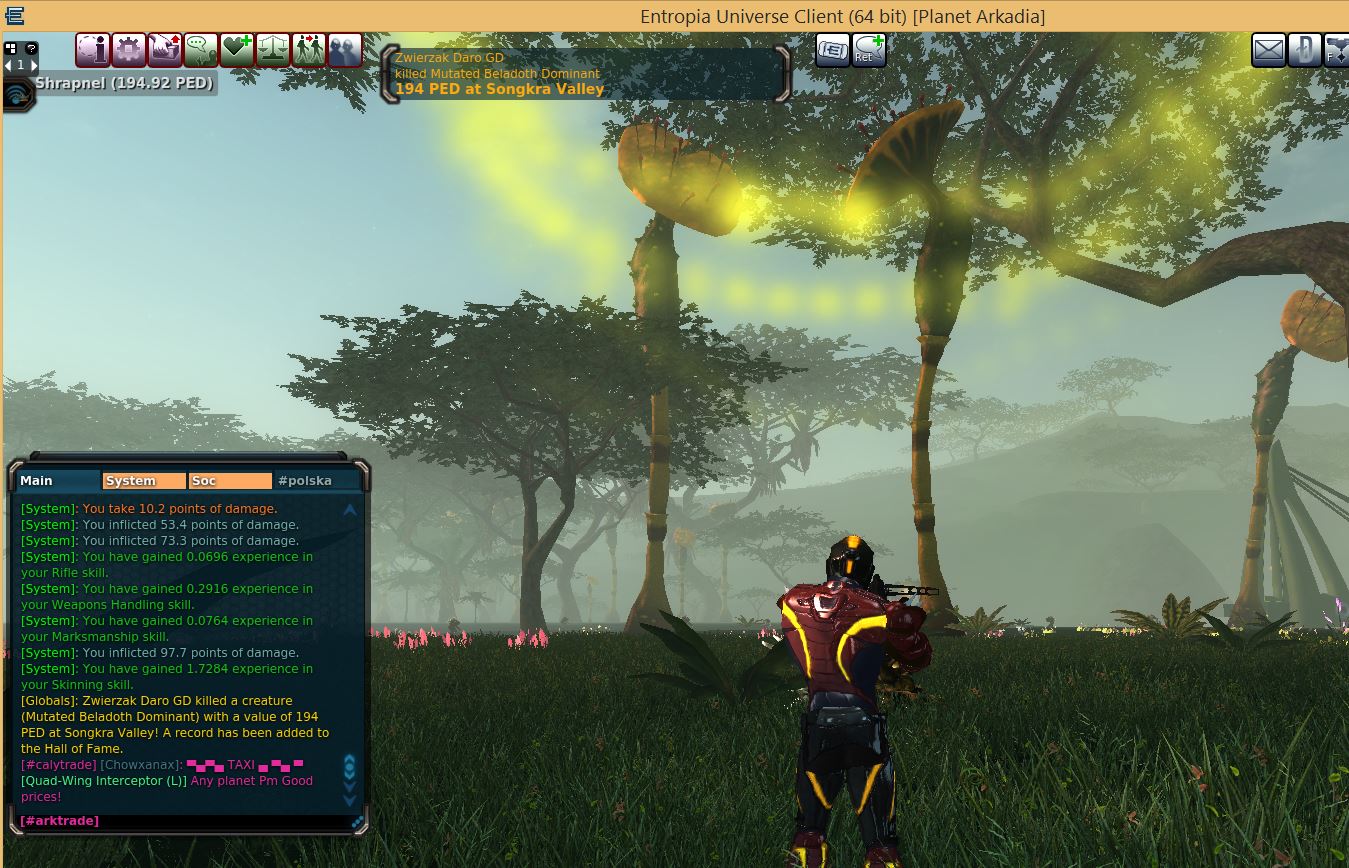1349x868 pixels.
Task: Select the #polska chat channel tab
Action: click(316, 481)
